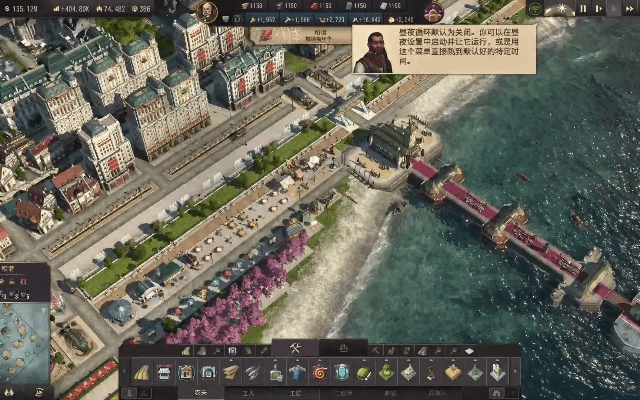
Task: Select the red spiral target building icon
Action: [319, 372]
